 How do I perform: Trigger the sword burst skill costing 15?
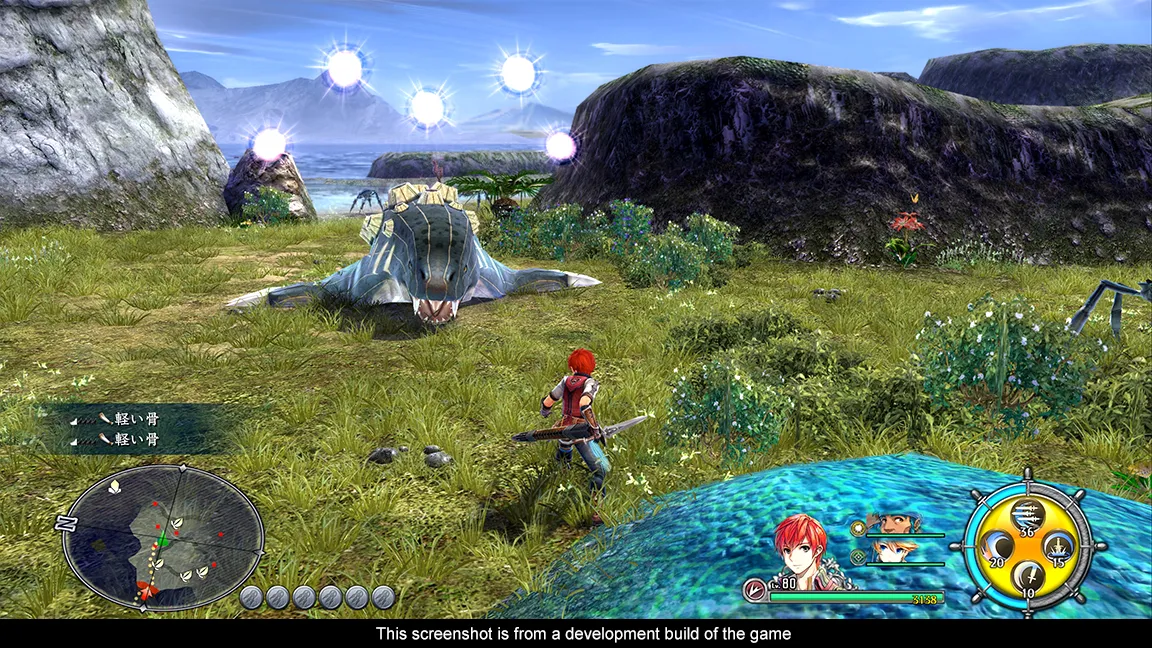point(1059,546)
